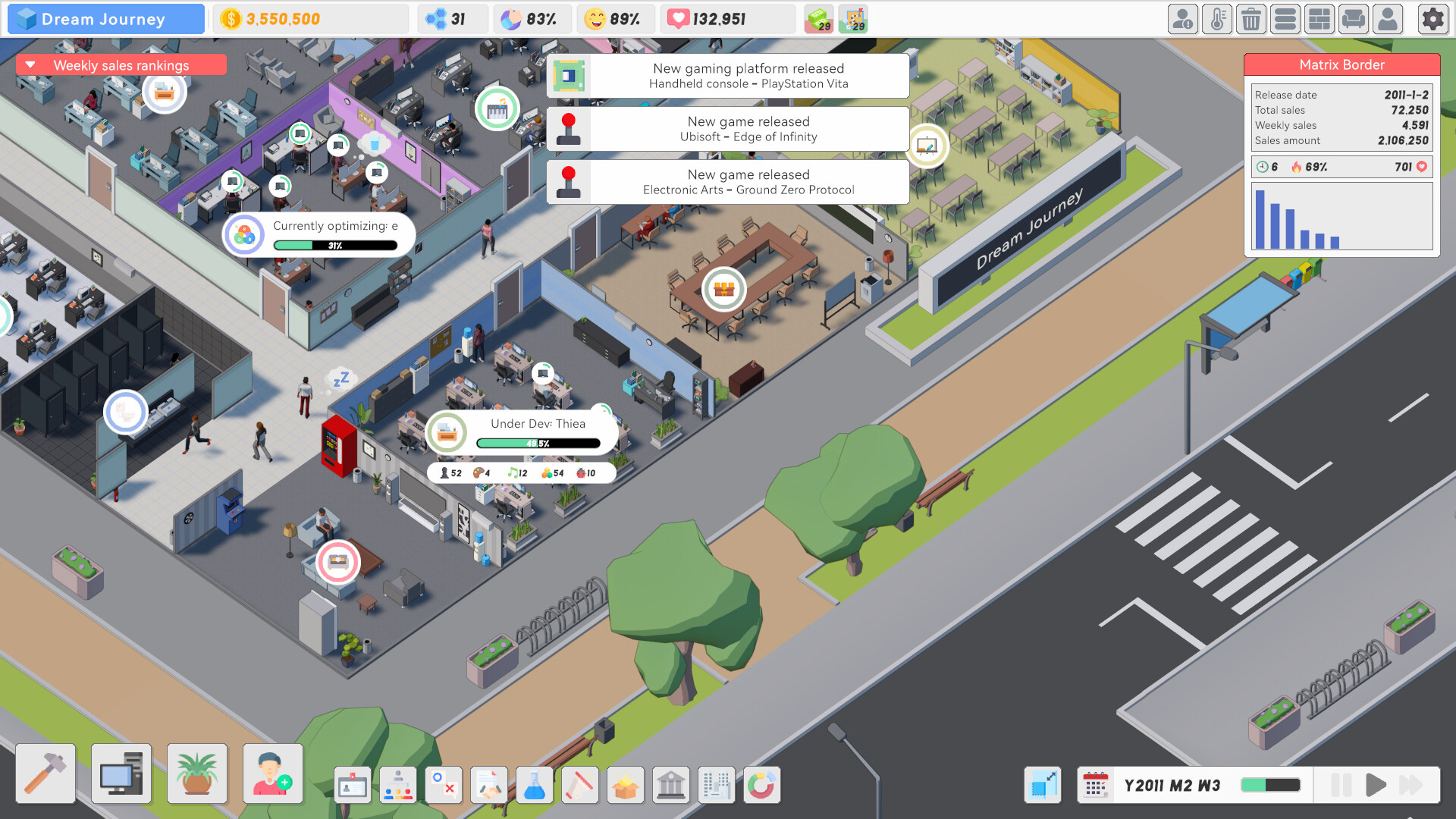The width and height of the screenshot is (1456, 819).
Task: Open the Game release box panel
Action: point(626,785)
